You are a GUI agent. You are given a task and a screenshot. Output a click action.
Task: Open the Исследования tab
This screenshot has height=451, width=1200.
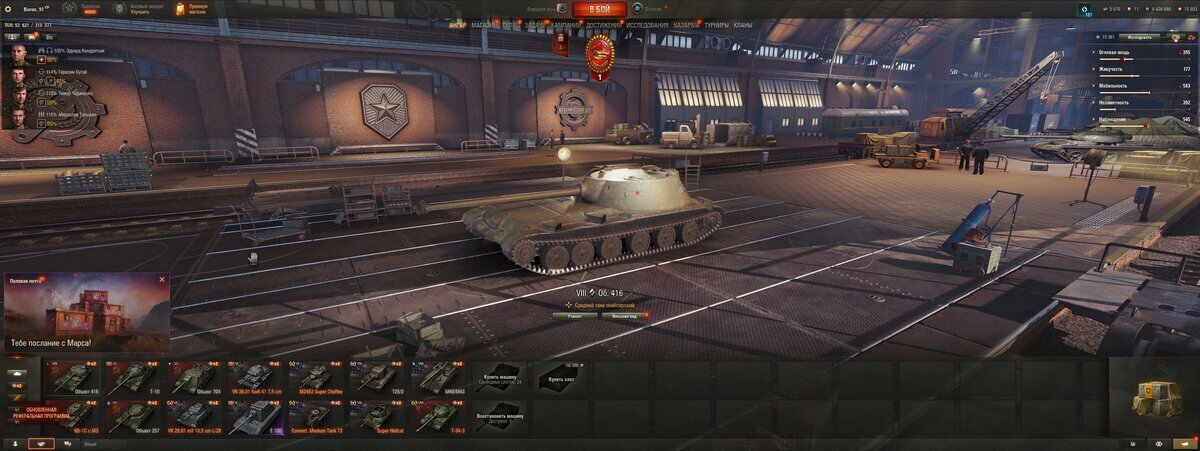click(x=648, y=25)
